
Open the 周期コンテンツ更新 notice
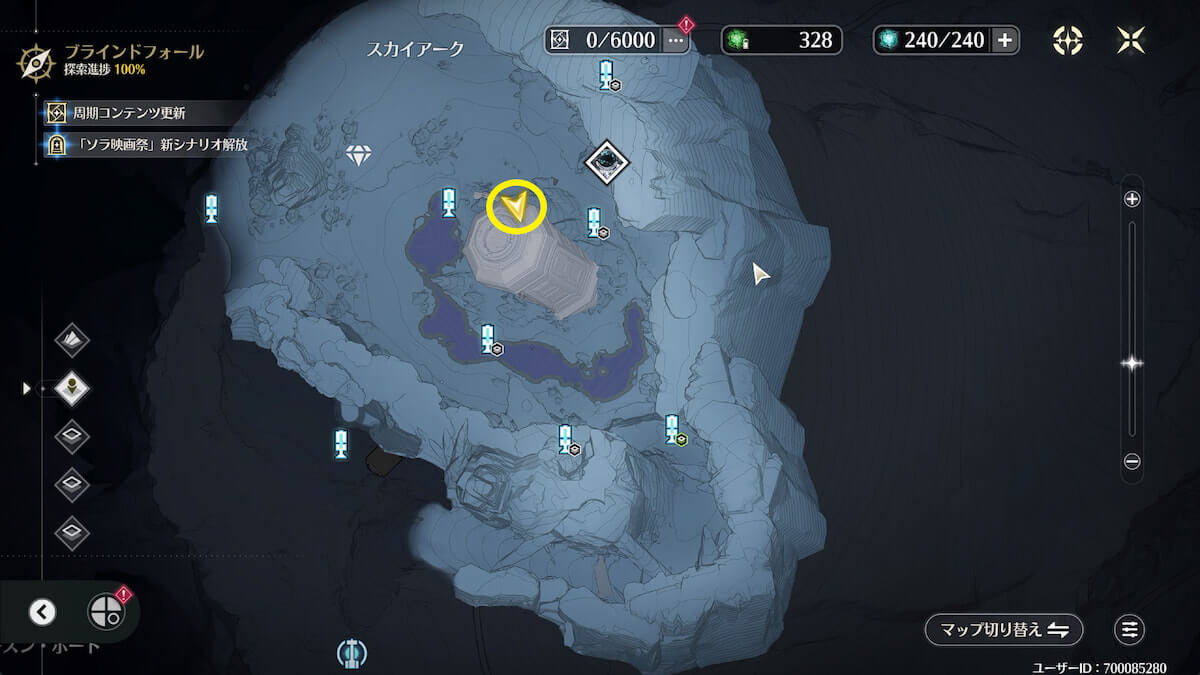pos(130,113)
